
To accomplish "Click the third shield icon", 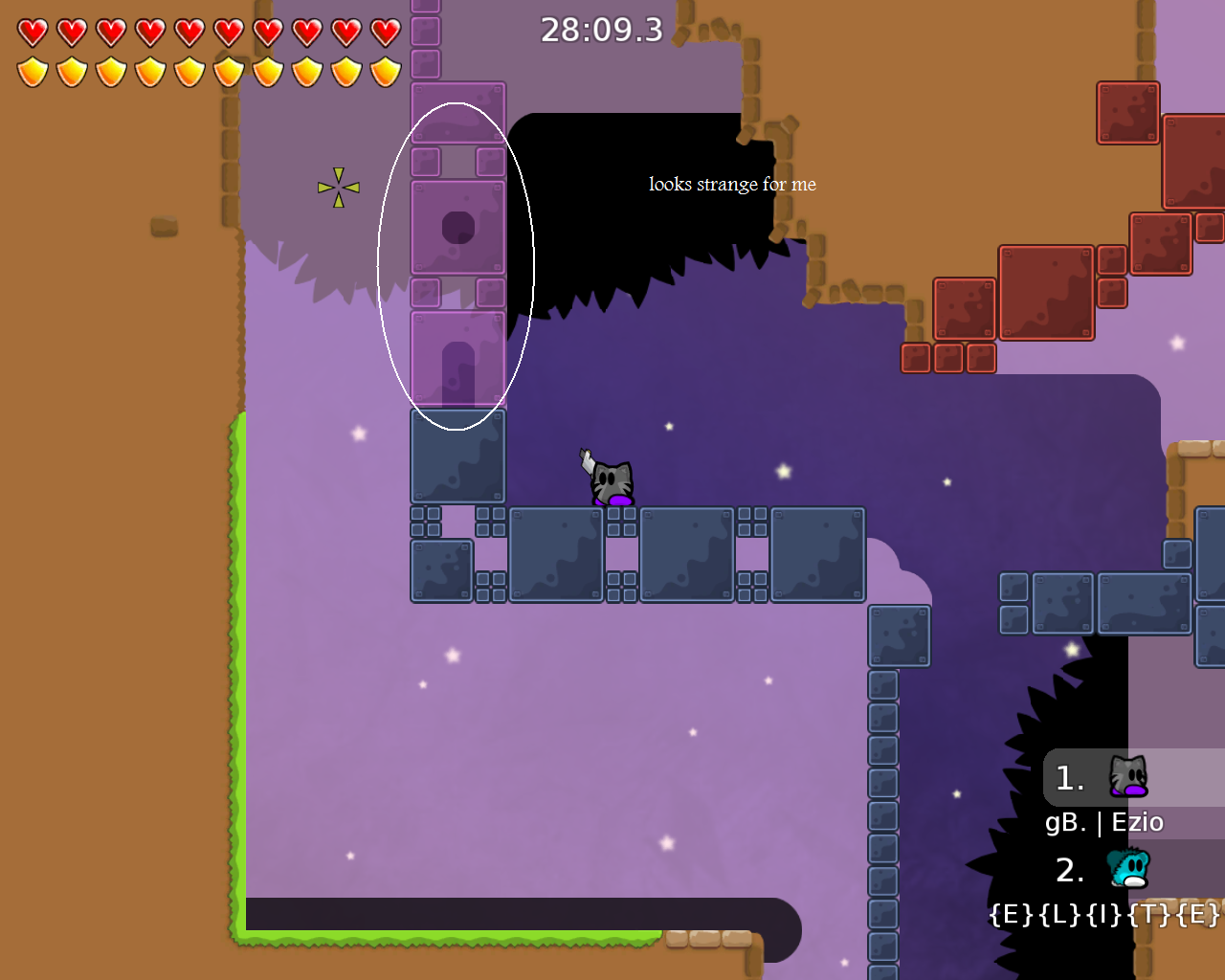I will pyautogui.click(x=110, y=70).
